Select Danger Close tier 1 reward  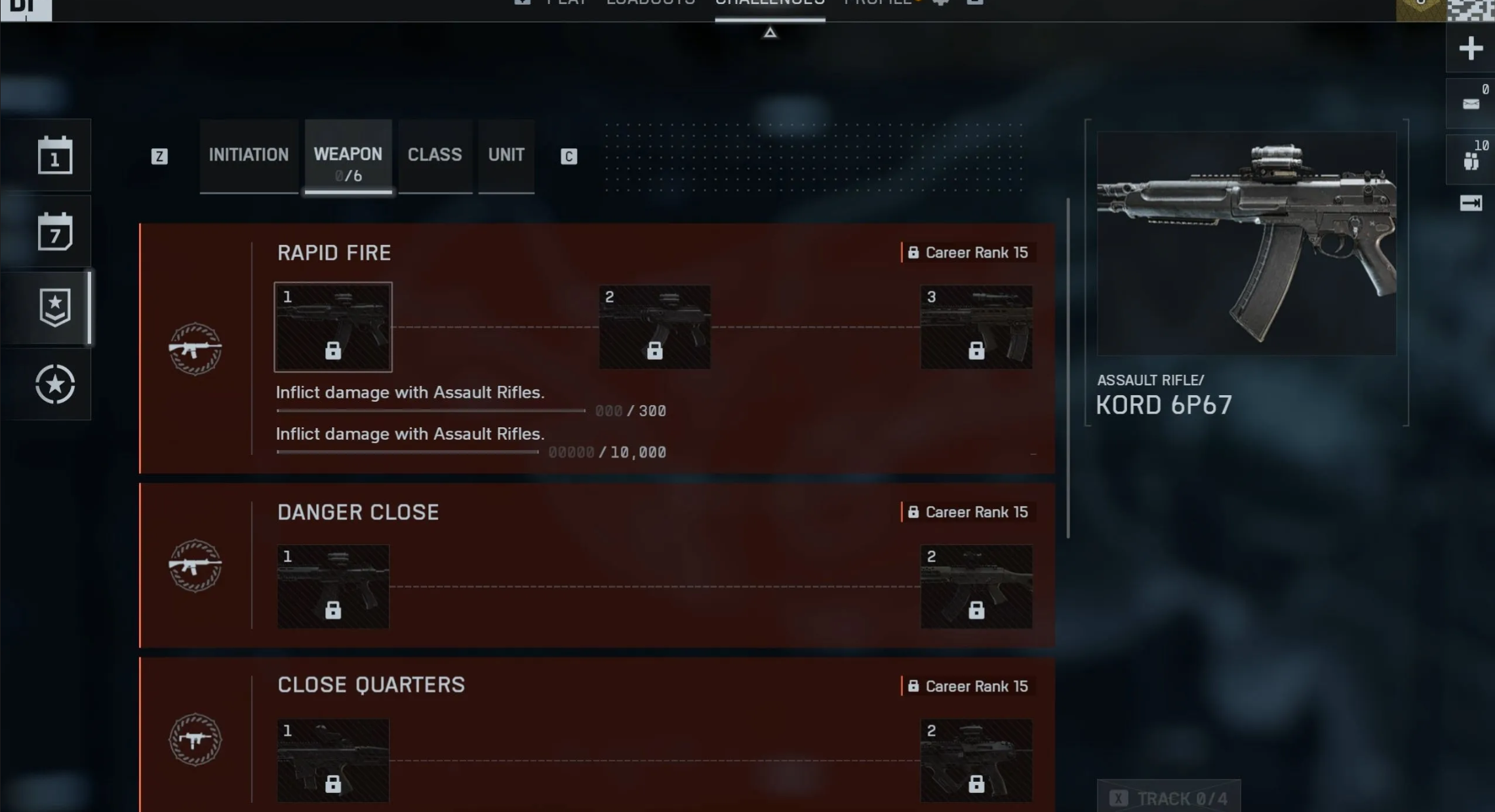(333, 587)
